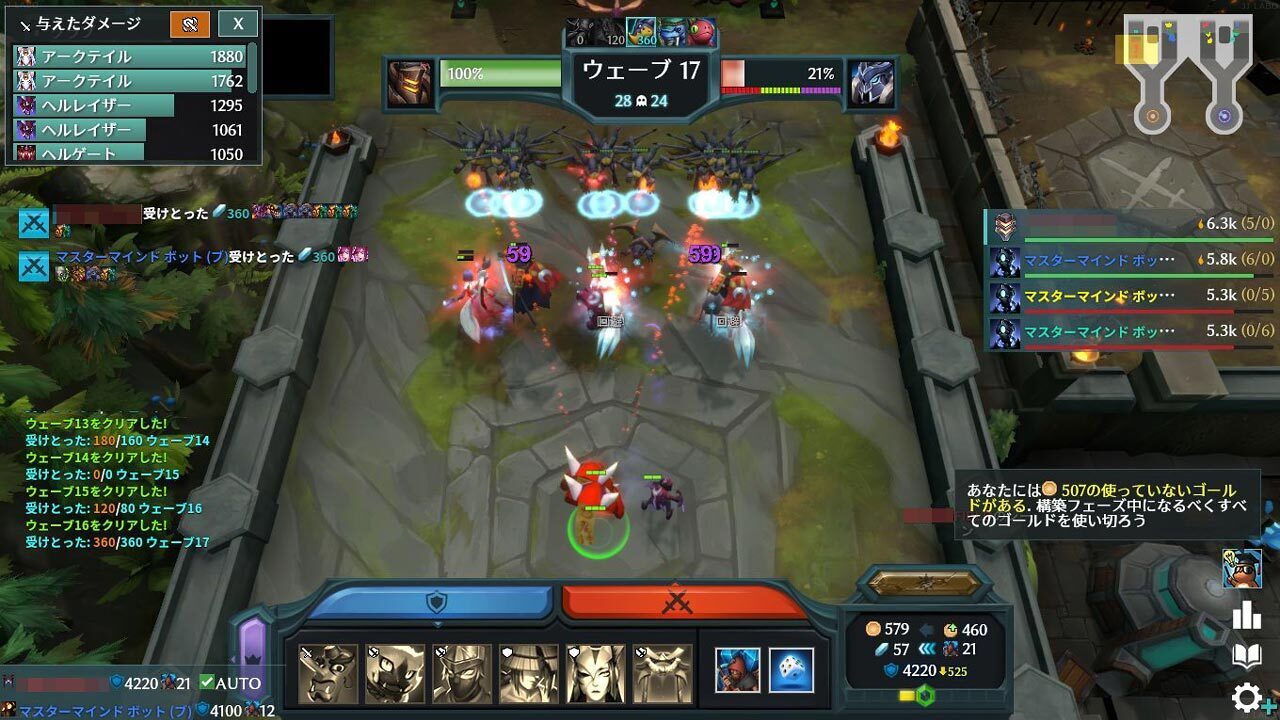
Task: Click the plus toggle next to the gear
Action: point(1270,703)
